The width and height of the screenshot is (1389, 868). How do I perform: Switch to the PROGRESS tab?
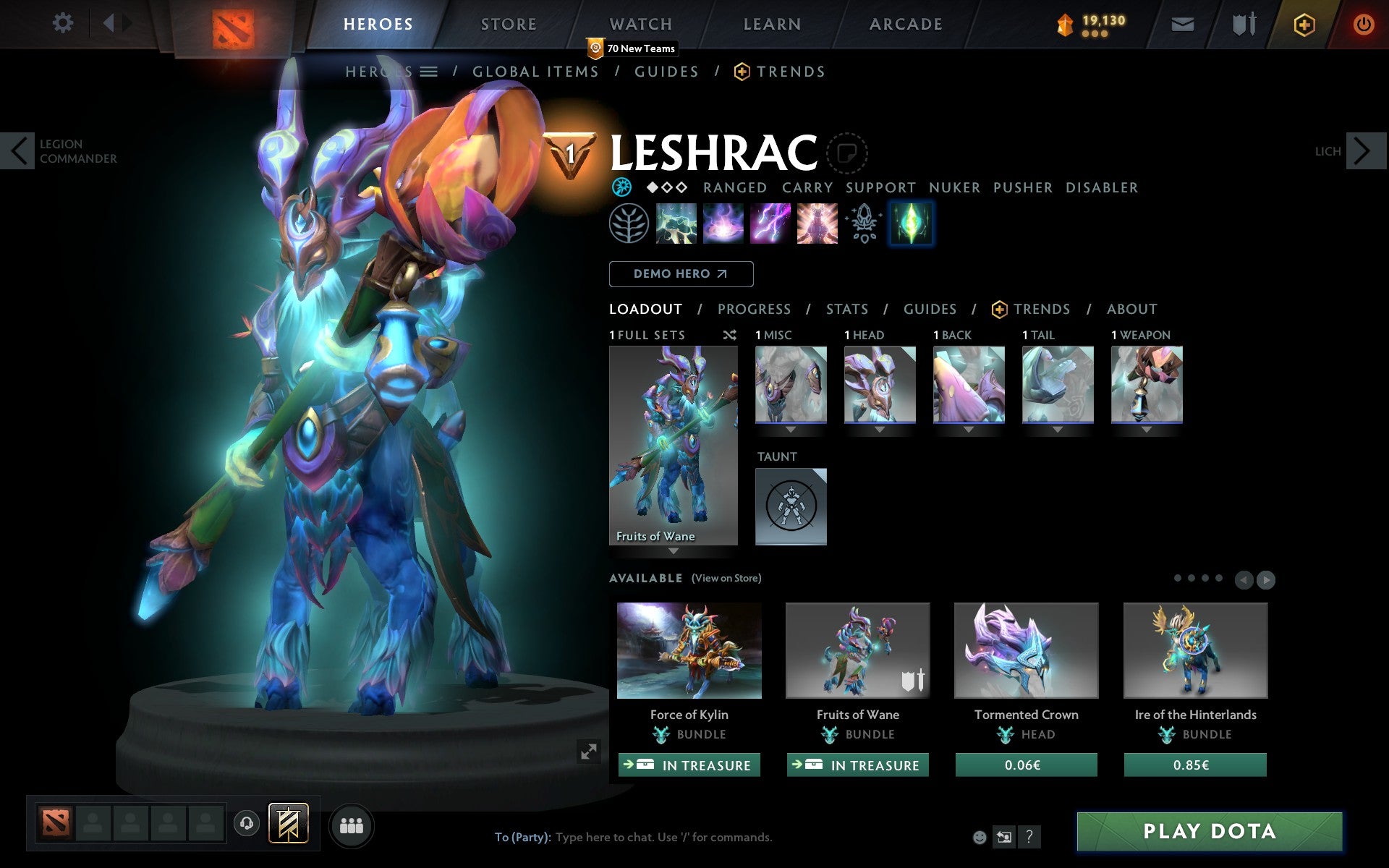pyautogui.click(x=754, y=309)
